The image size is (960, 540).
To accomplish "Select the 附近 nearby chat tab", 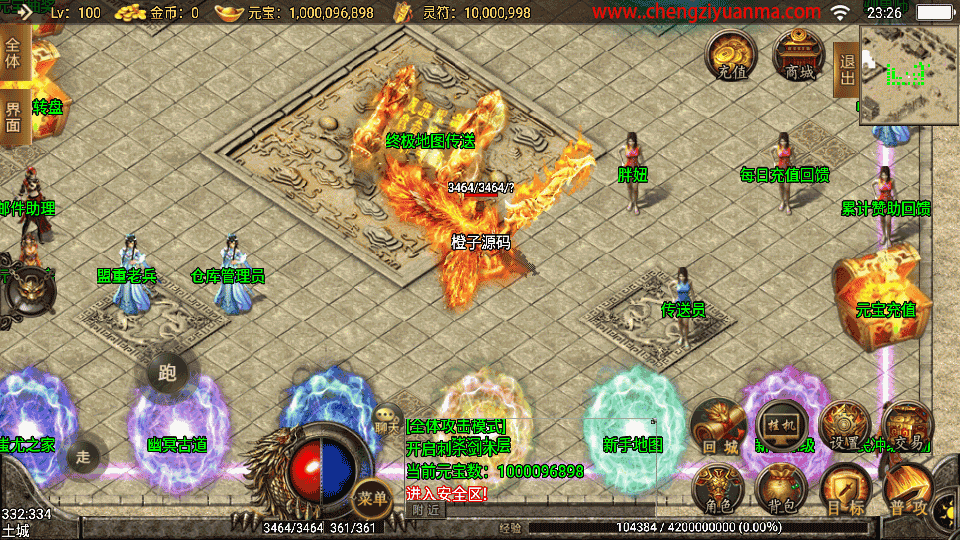I will pos(425,510).
